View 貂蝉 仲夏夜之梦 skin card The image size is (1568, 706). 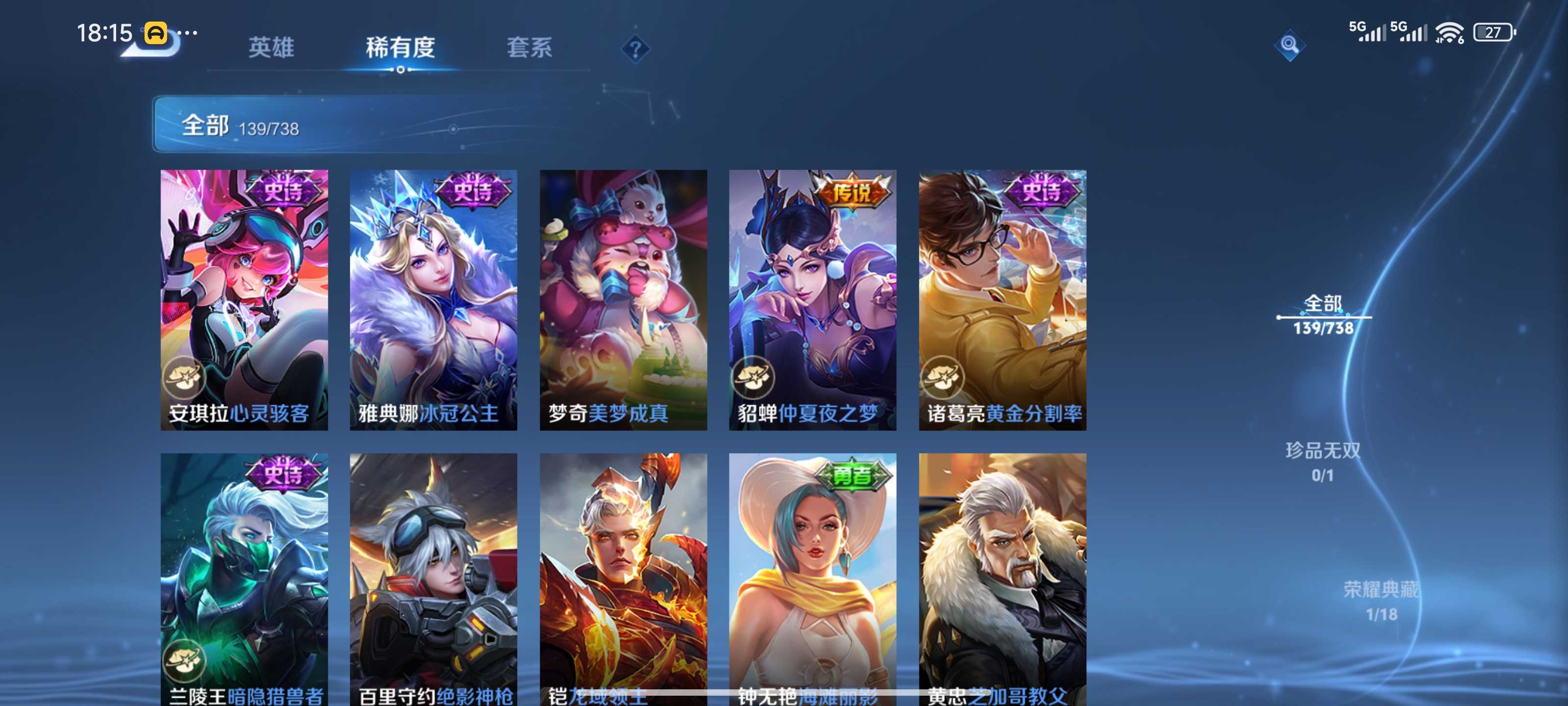pyautogui.click(x=812, y=300)
